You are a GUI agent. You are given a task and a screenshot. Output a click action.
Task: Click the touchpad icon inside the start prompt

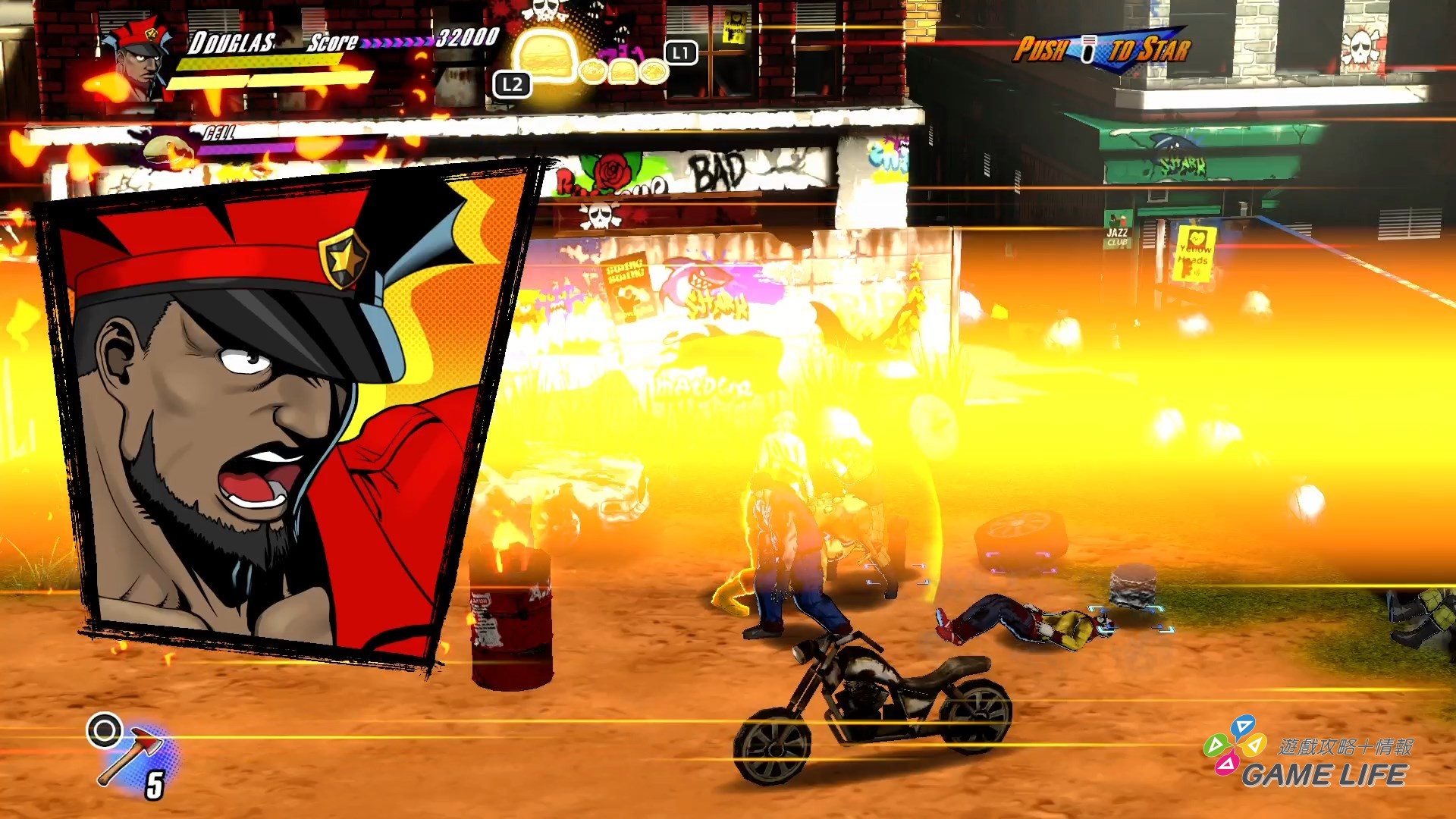click(x=1090, y=47)
